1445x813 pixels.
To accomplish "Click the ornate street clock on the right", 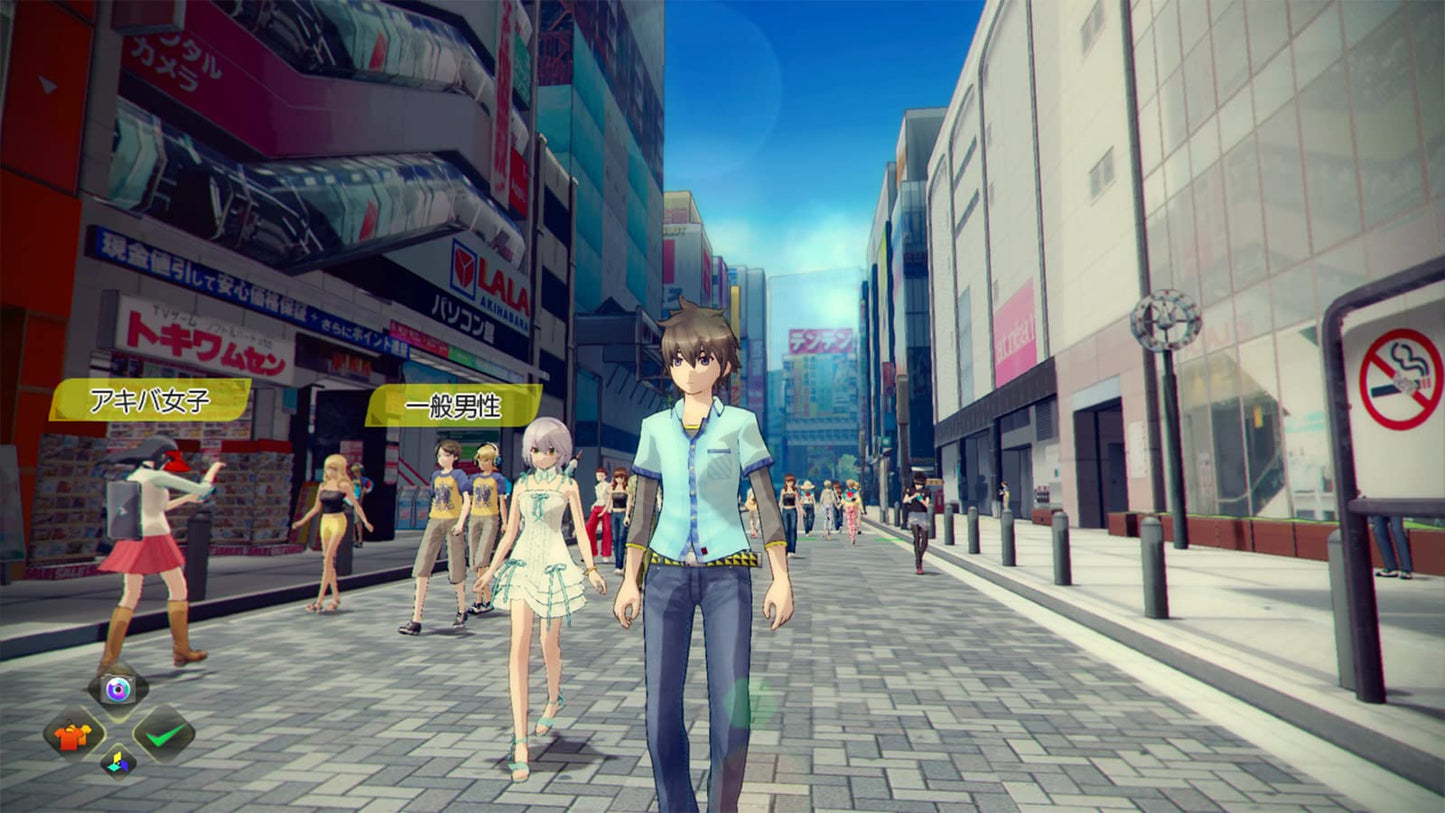I will (x=1166, y=318).
